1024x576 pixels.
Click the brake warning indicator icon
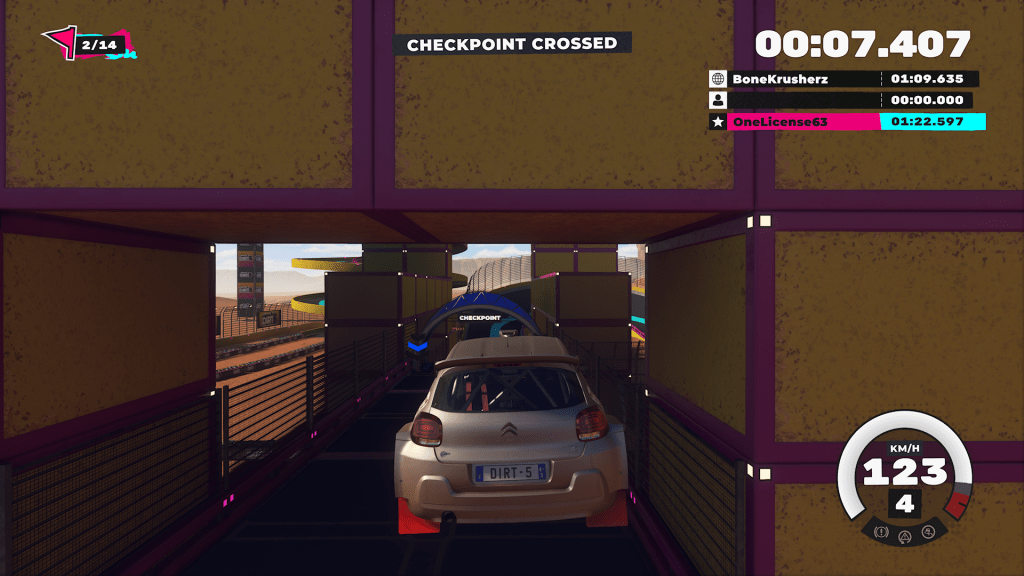coord(881,532)
